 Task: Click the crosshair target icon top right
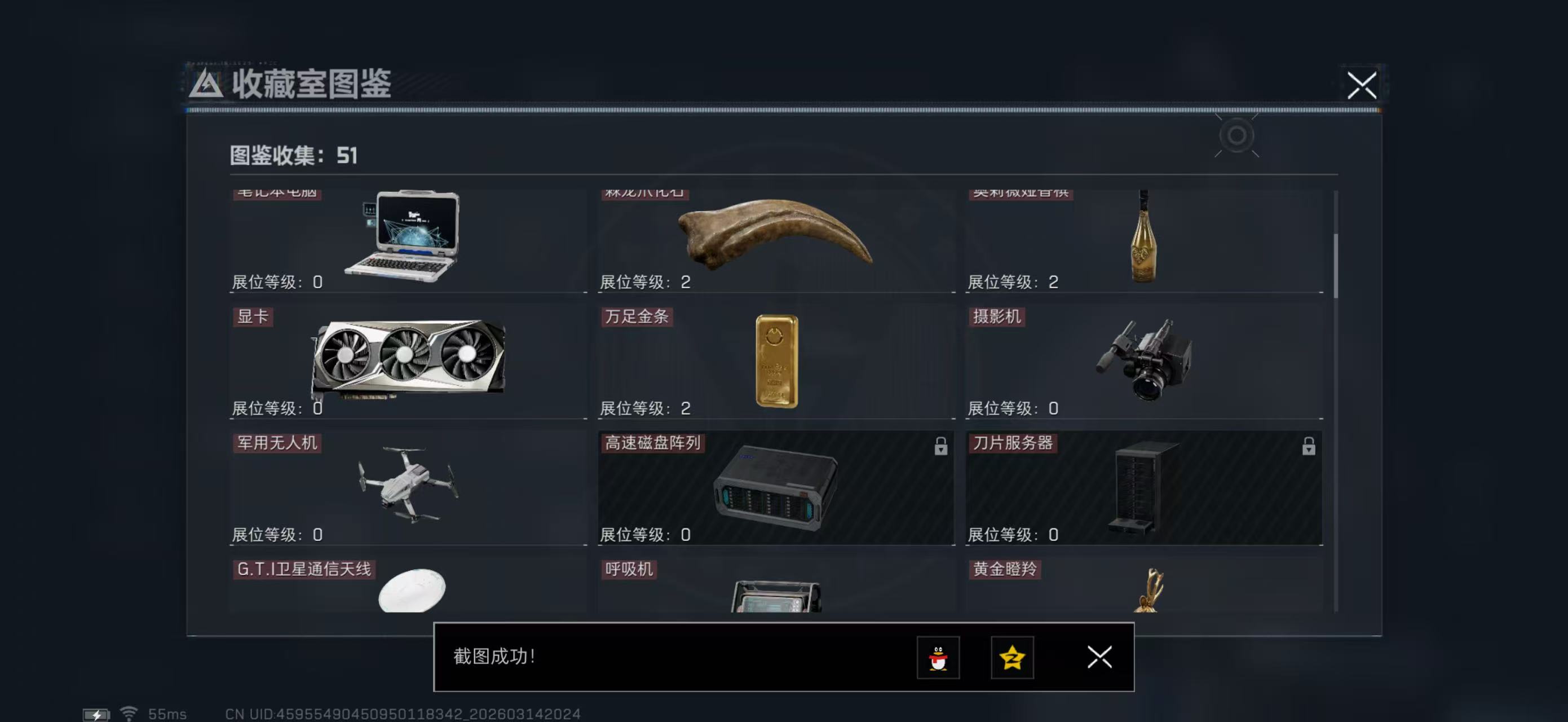point(1238,136)
